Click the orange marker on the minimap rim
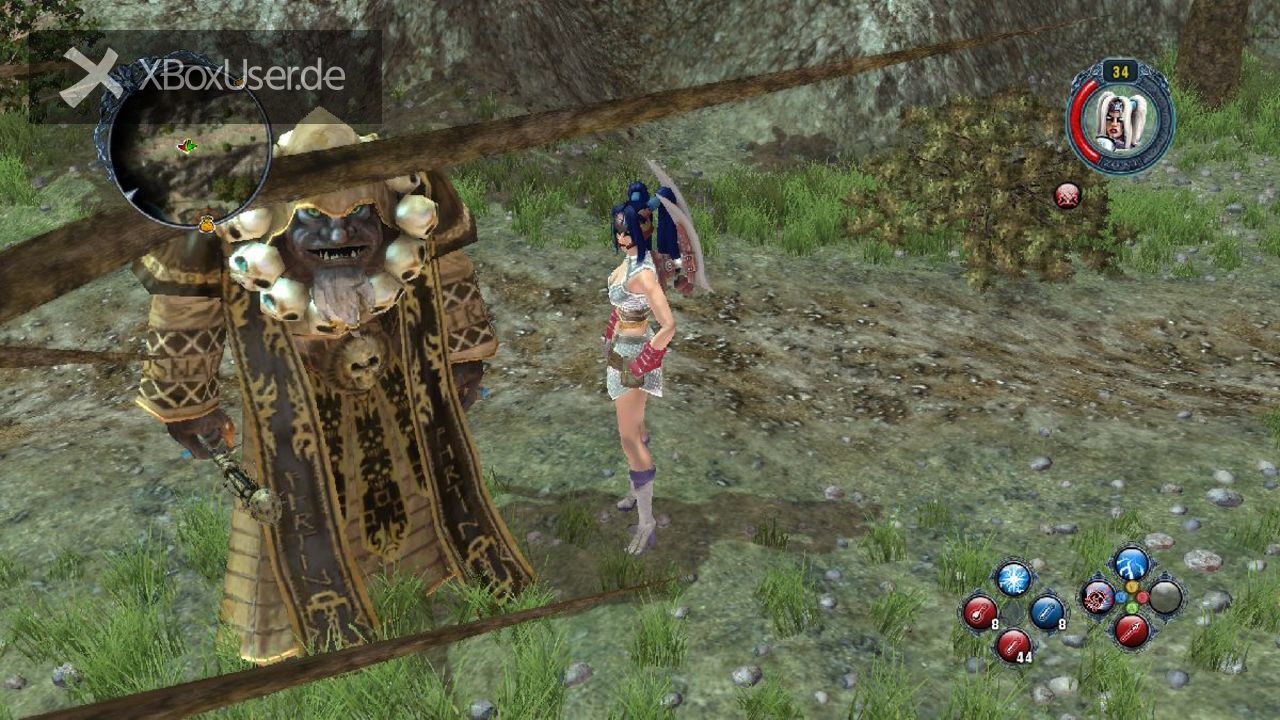Image resolution: width=1280 pixels, height=720 pixels. pos(206,224)
